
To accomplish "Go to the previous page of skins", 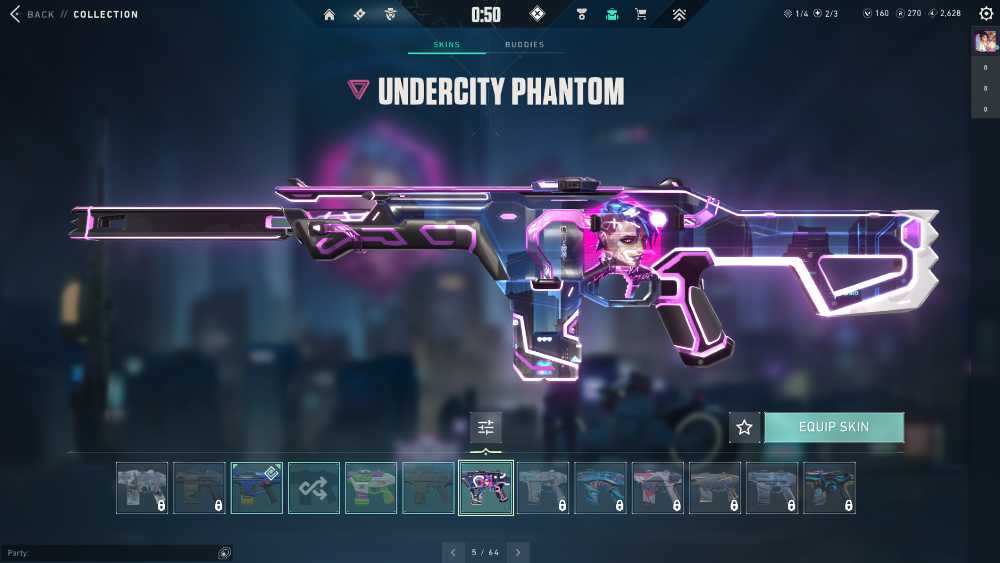I will (453, 552).
